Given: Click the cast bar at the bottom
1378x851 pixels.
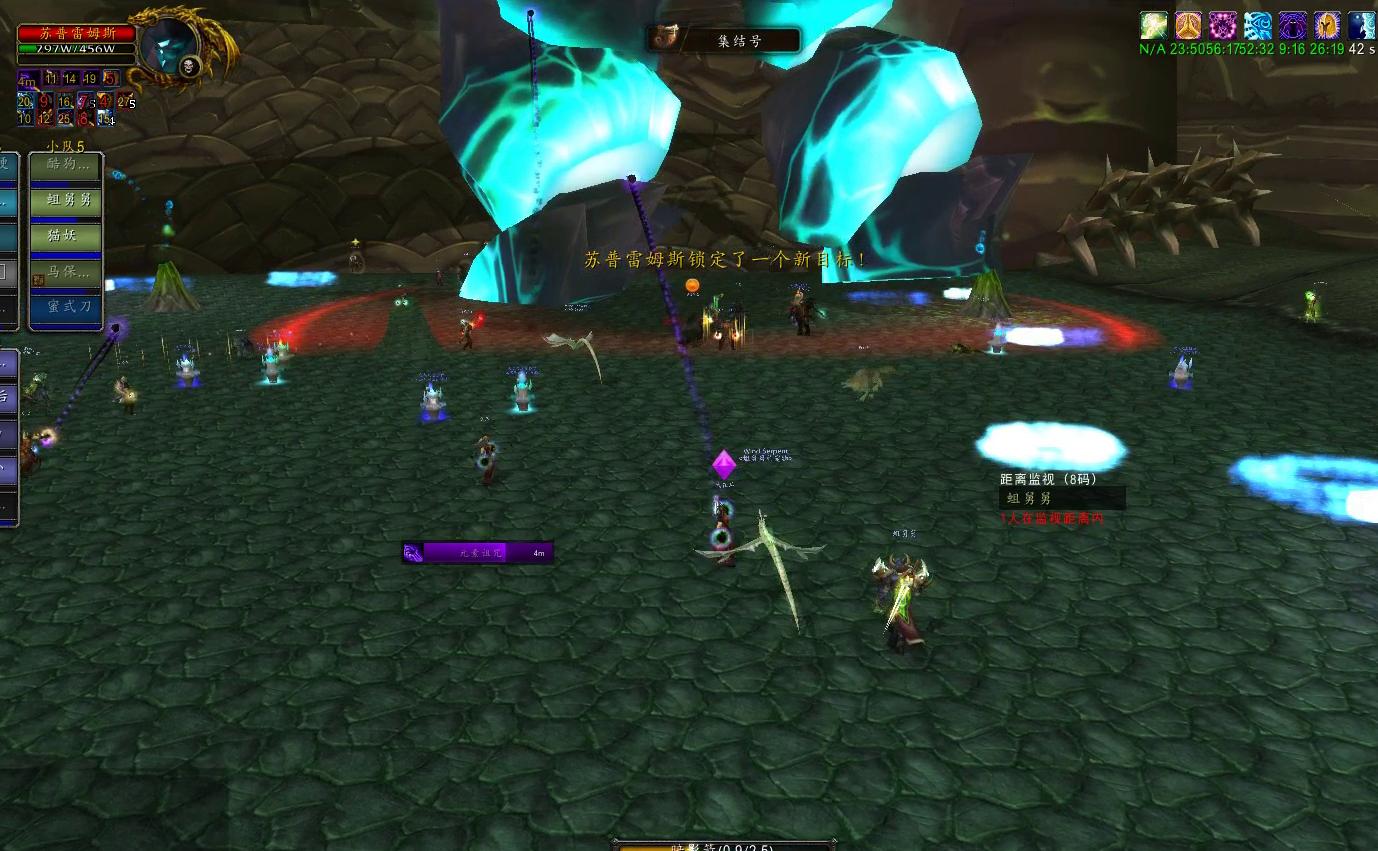Looking at the screenshot, I should 724,846.
